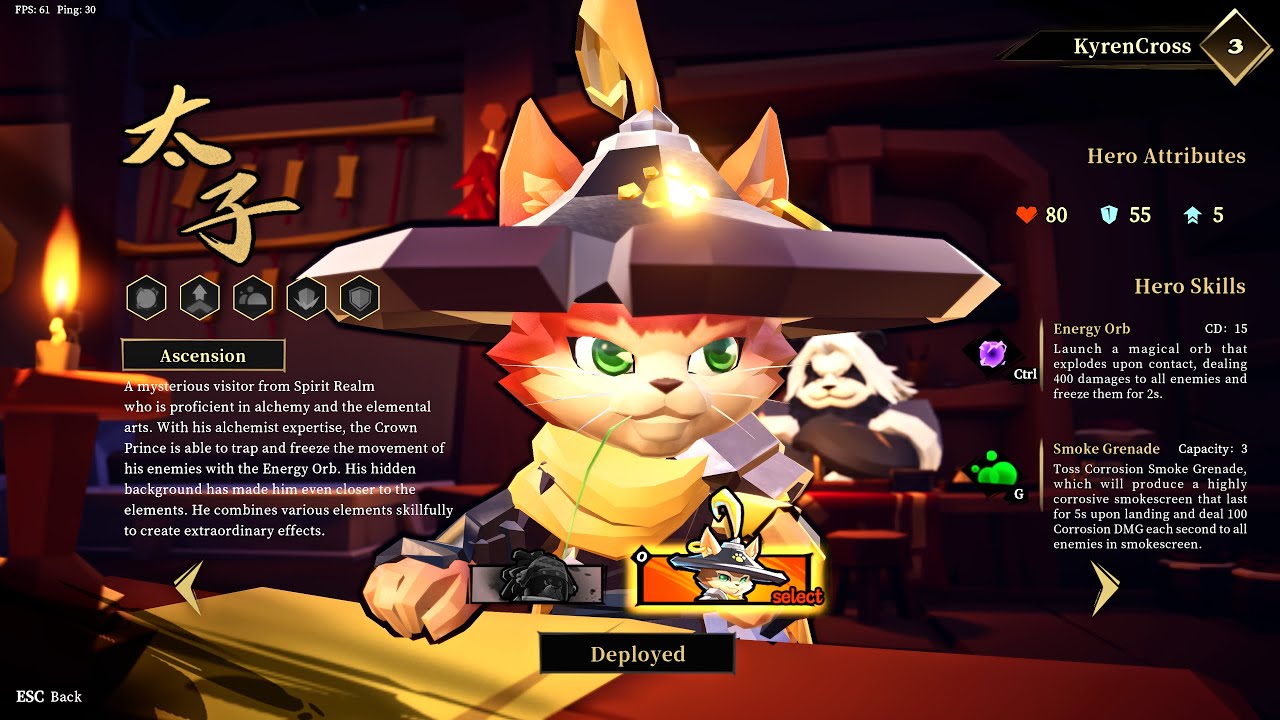Screen dimensions: 1280x720
Task: Click the Deployed button
Action: coord(637,654)
